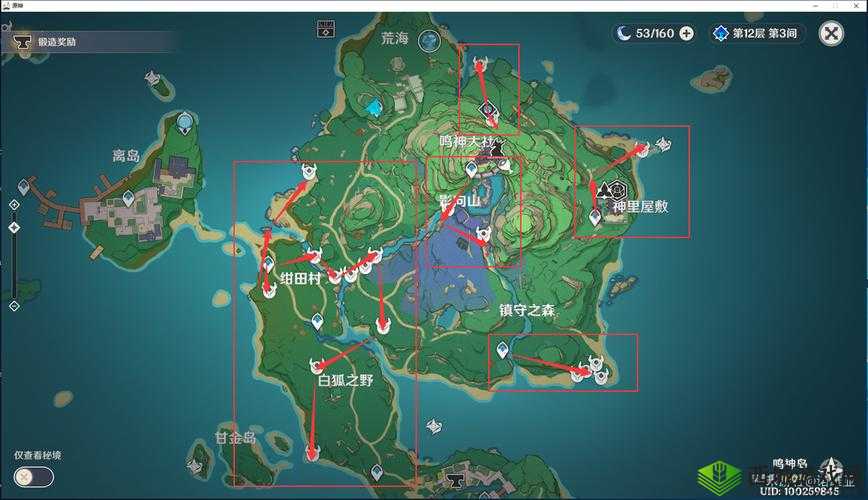Viewport: 868px width, 500px height.
Task: Toggle the 仅查看秘境 domains-only switch
Action: (x=34, y=476)
